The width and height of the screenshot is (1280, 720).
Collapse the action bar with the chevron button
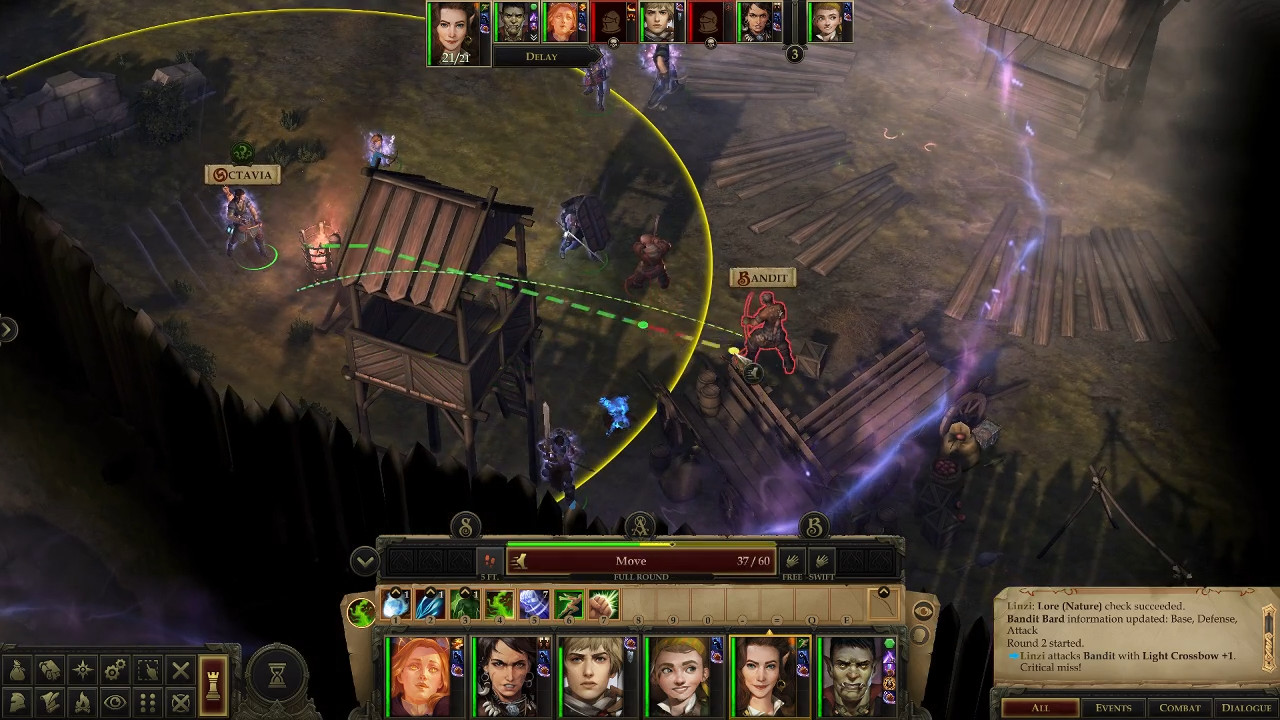(x=364, y=562)
